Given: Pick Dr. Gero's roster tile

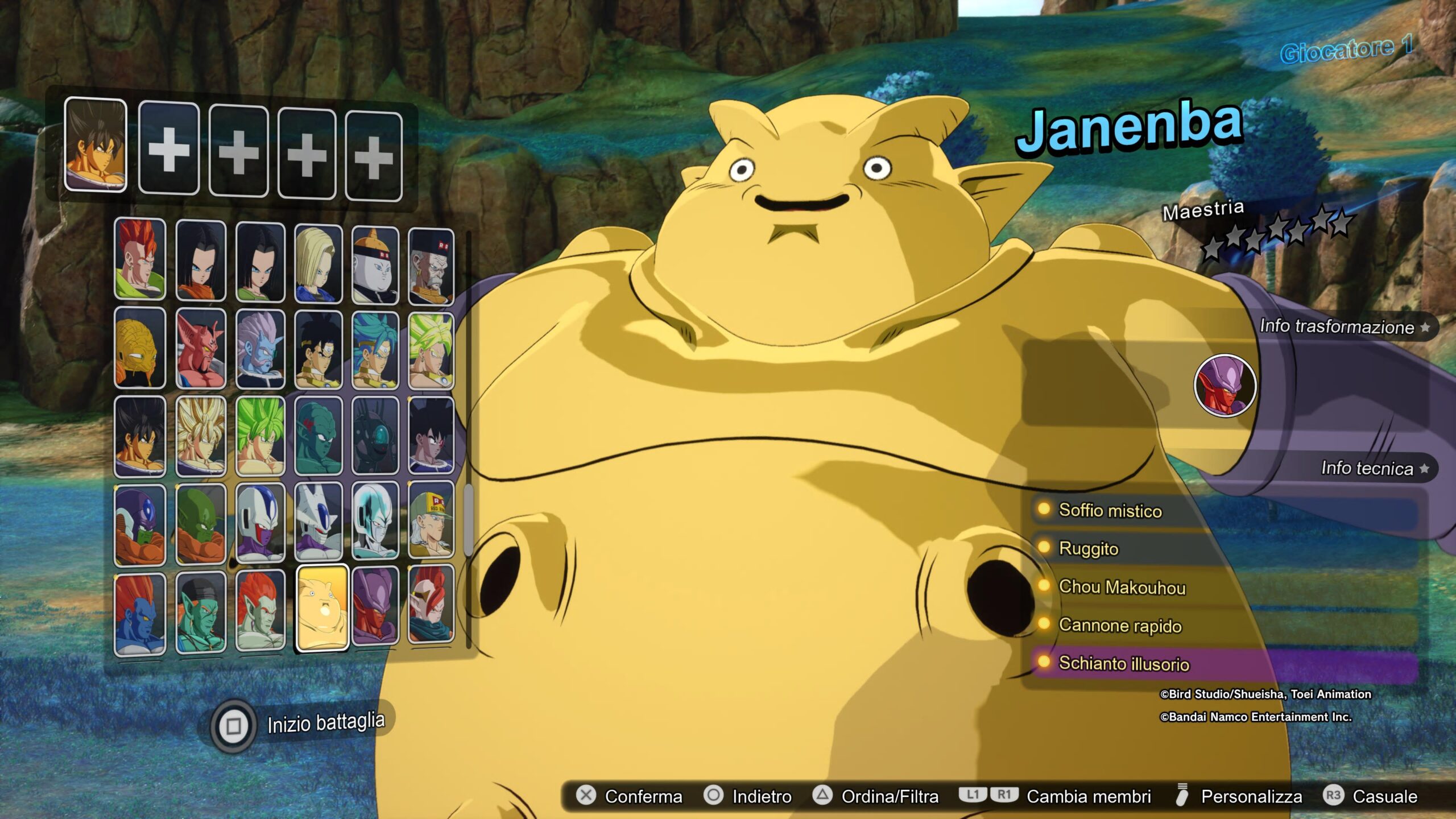Looking at the screenshot, I should [x=431, y=266].
